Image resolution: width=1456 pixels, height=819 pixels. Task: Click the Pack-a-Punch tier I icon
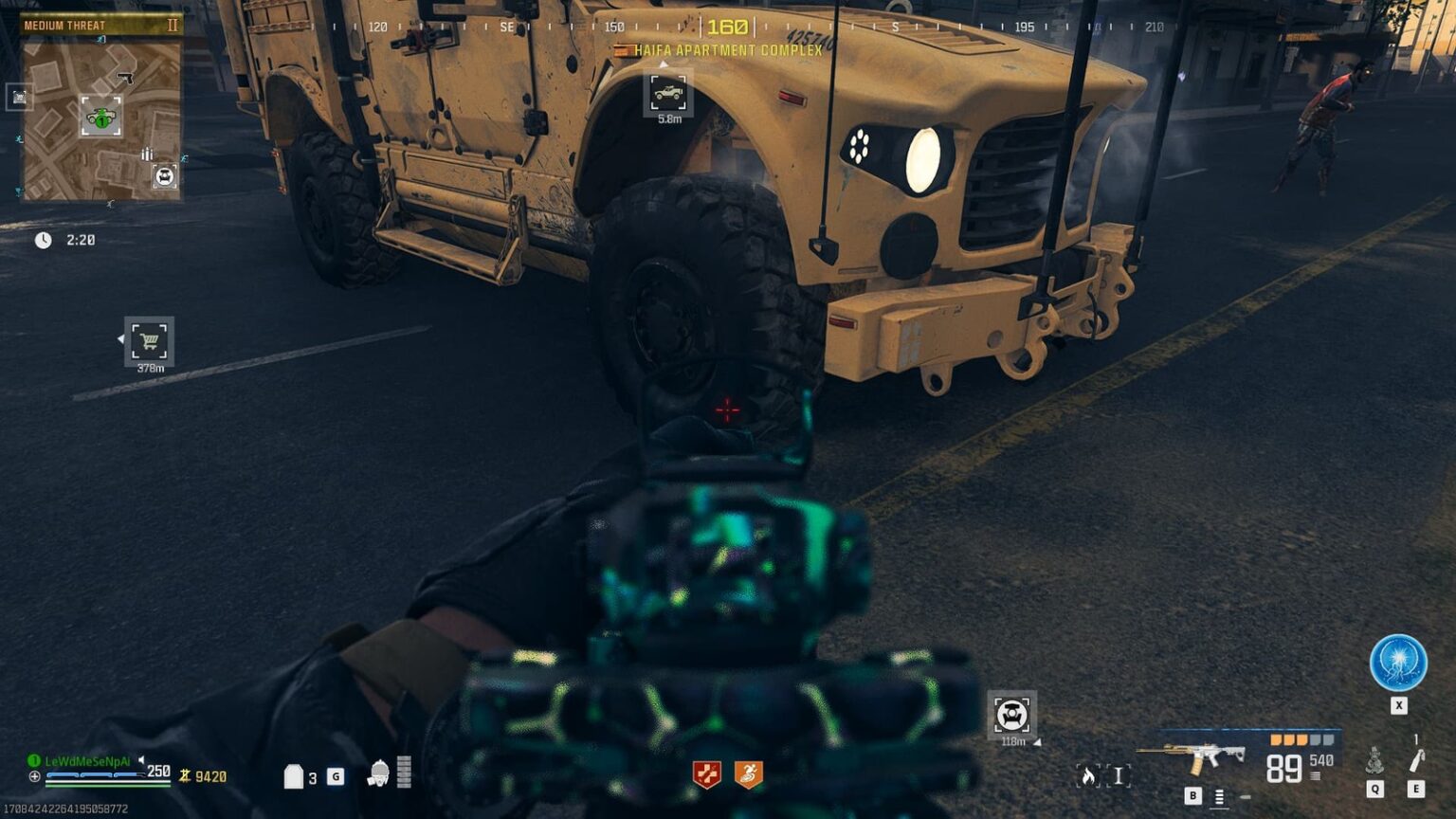point(1119,775)
